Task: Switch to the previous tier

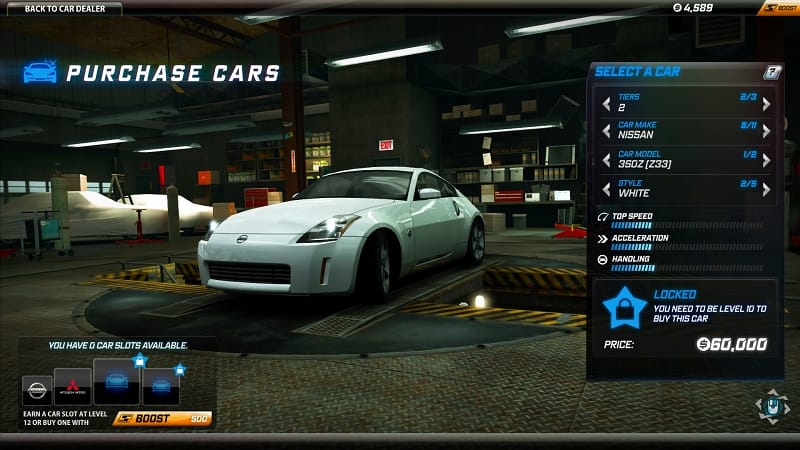Action: [605, 103]
